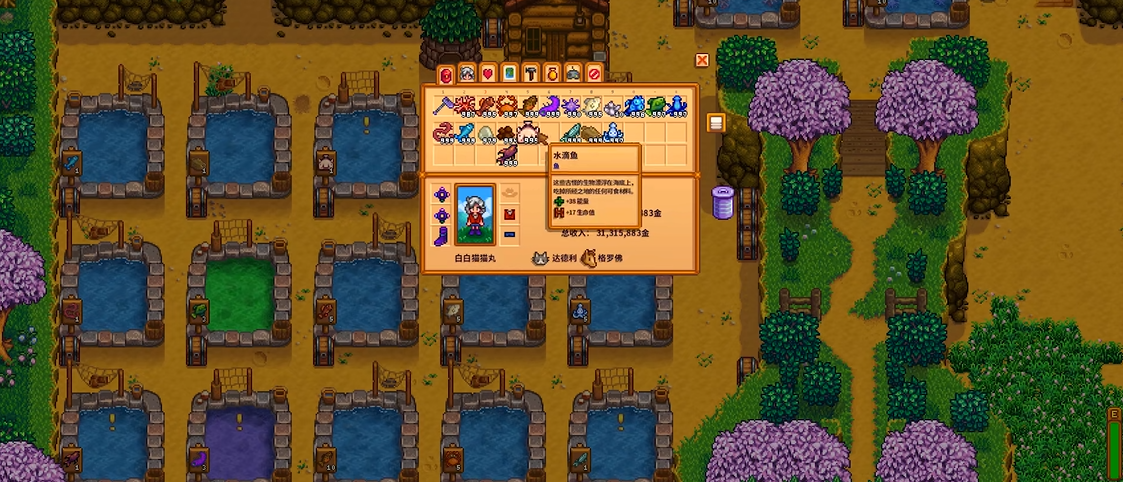Open the collections tab with the golden vase
The width and height of the screenshot is (1123, 482).
click(x=551, y=73)
